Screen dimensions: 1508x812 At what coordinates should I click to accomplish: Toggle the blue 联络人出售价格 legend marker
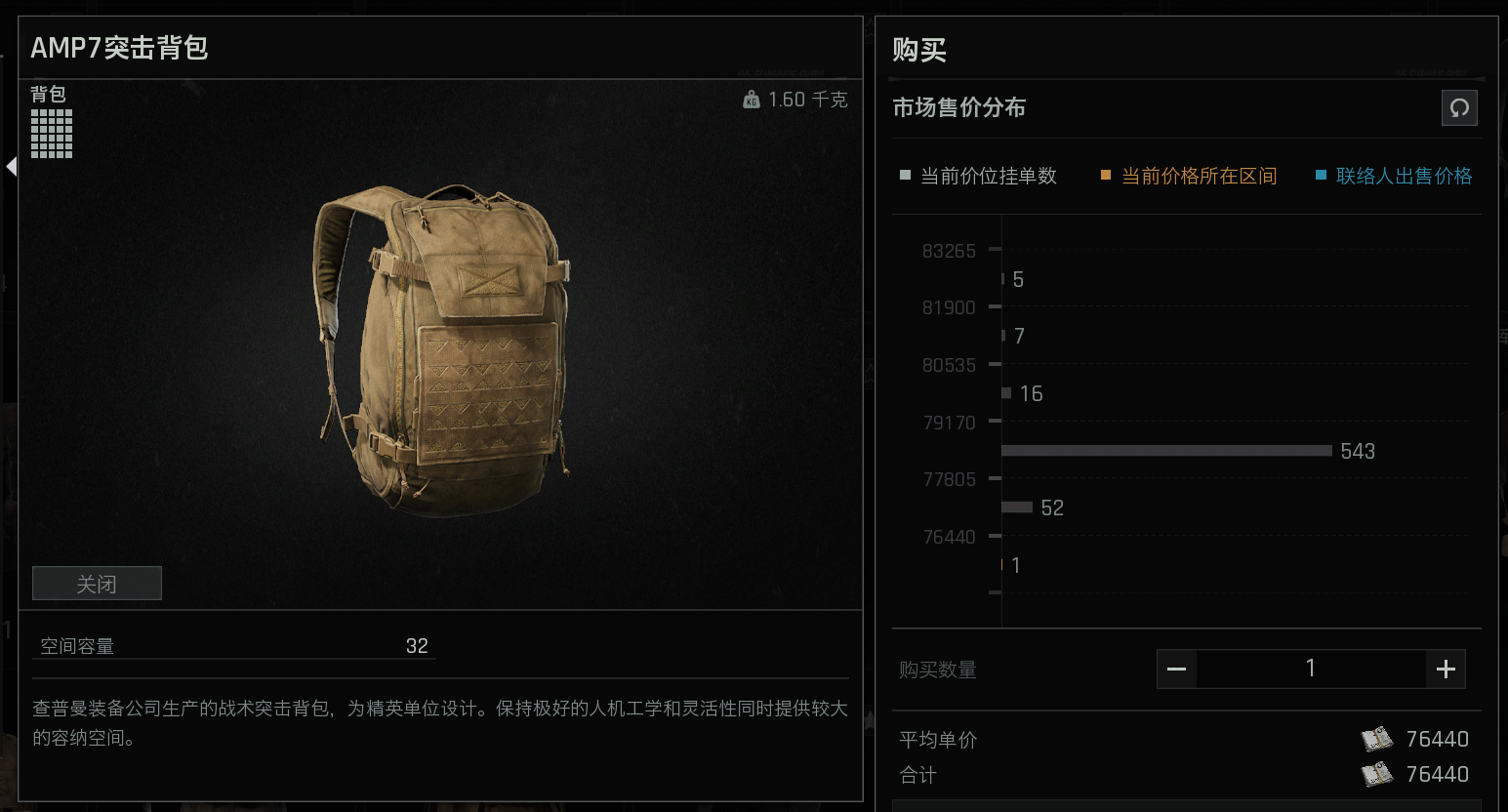[1321, 175]
